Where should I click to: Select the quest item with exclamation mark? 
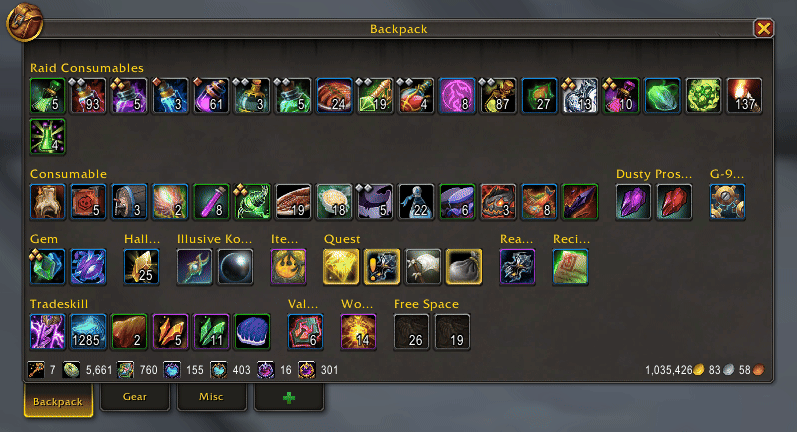(x=383, y=267)
